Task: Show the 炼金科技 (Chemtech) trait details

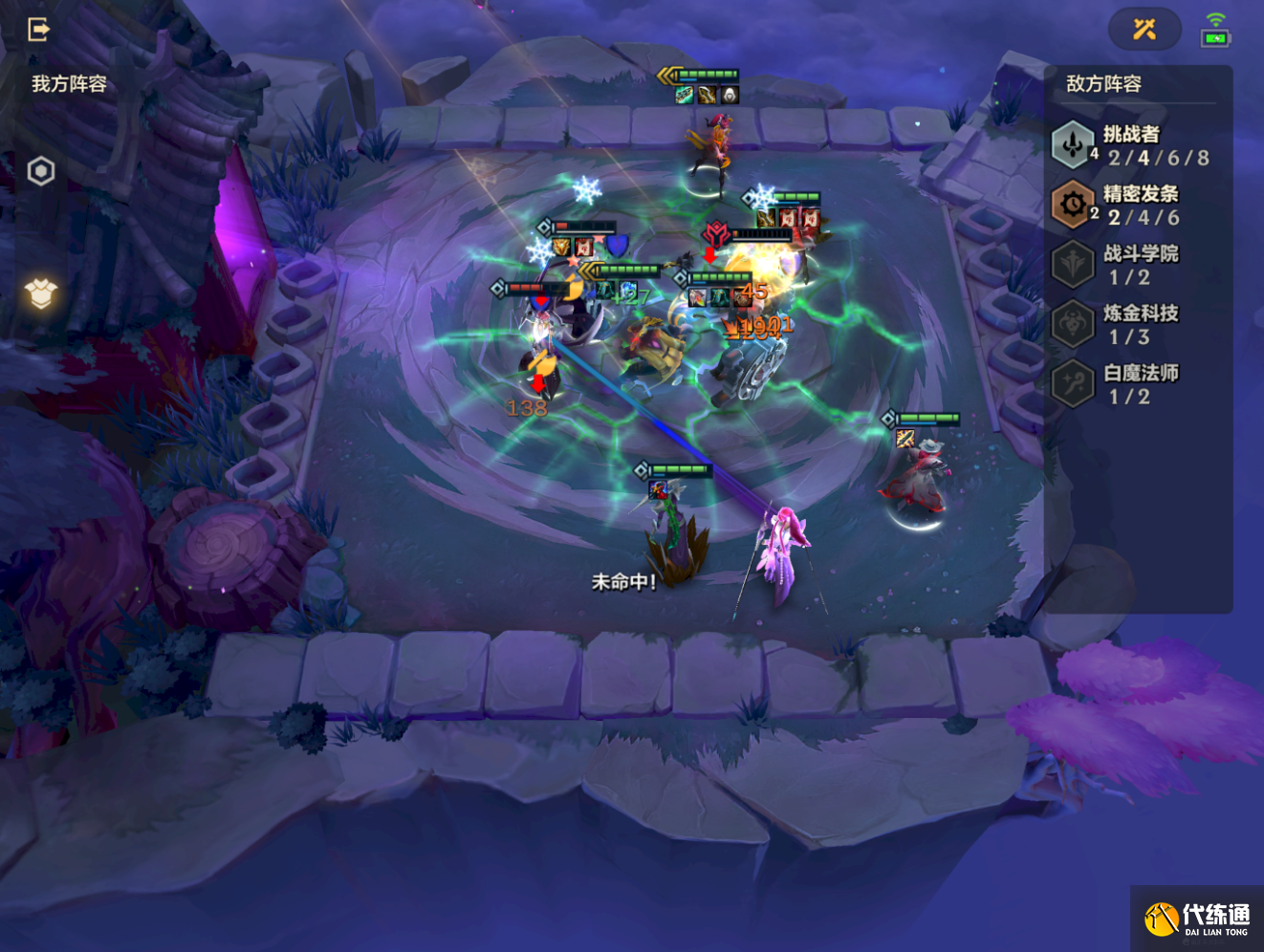Action: (1132, 324)
